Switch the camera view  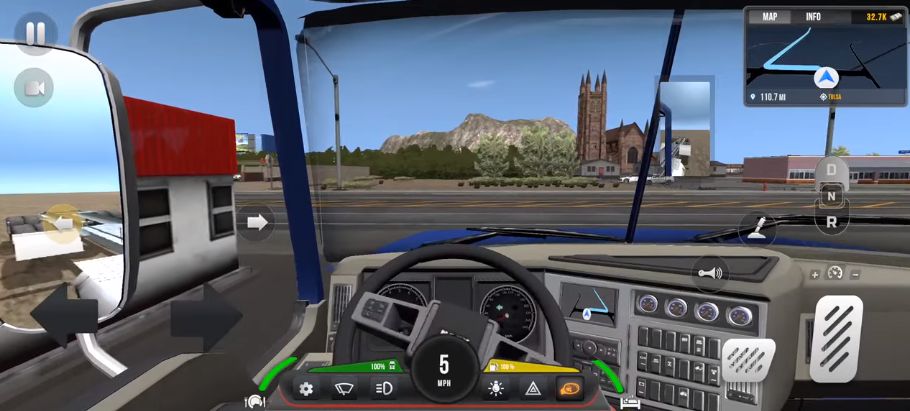pyautogui.click(x=34, y=89)
